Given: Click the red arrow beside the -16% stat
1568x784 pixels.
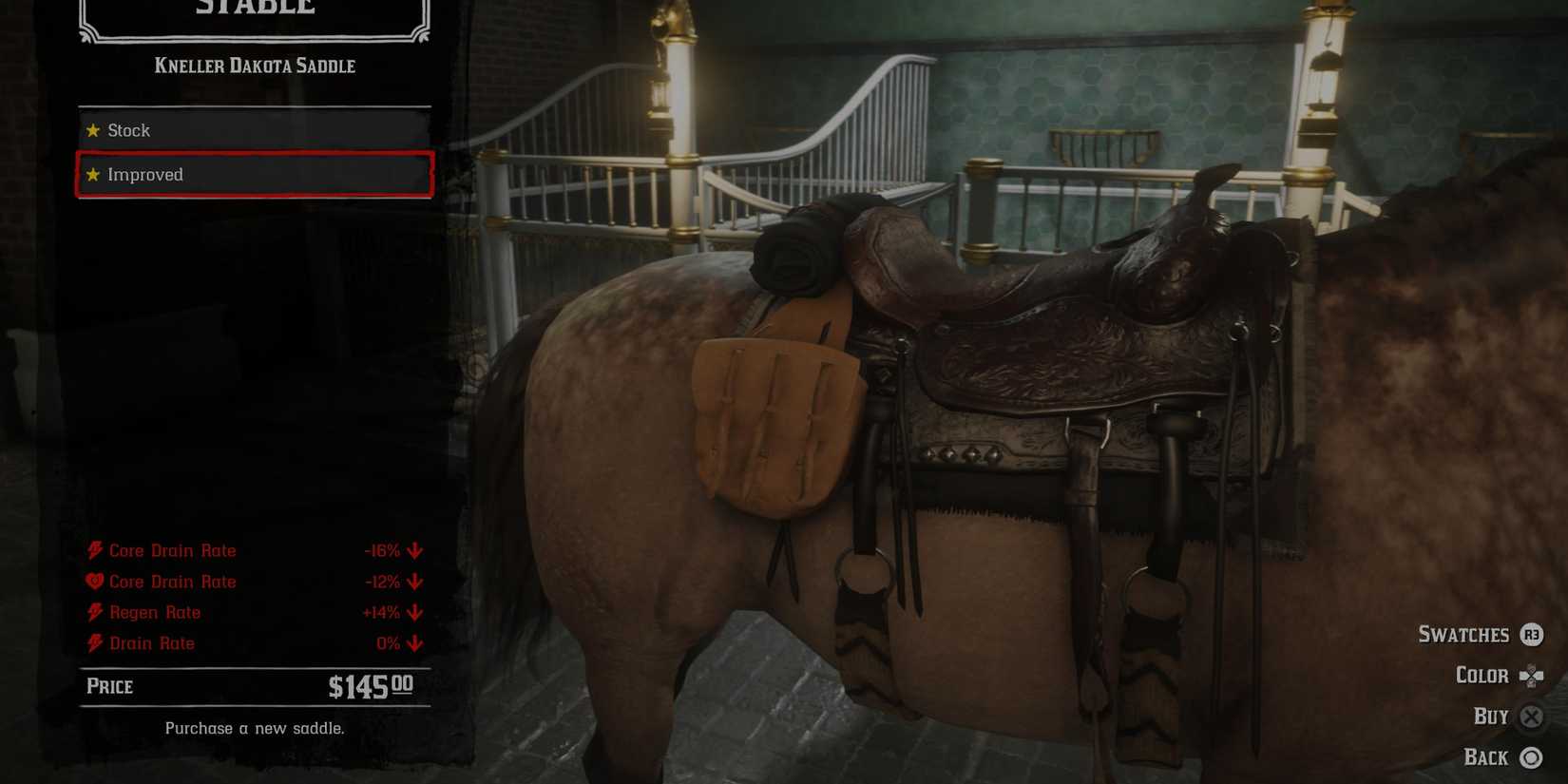Looking at the screenshot, I should 415,550.
